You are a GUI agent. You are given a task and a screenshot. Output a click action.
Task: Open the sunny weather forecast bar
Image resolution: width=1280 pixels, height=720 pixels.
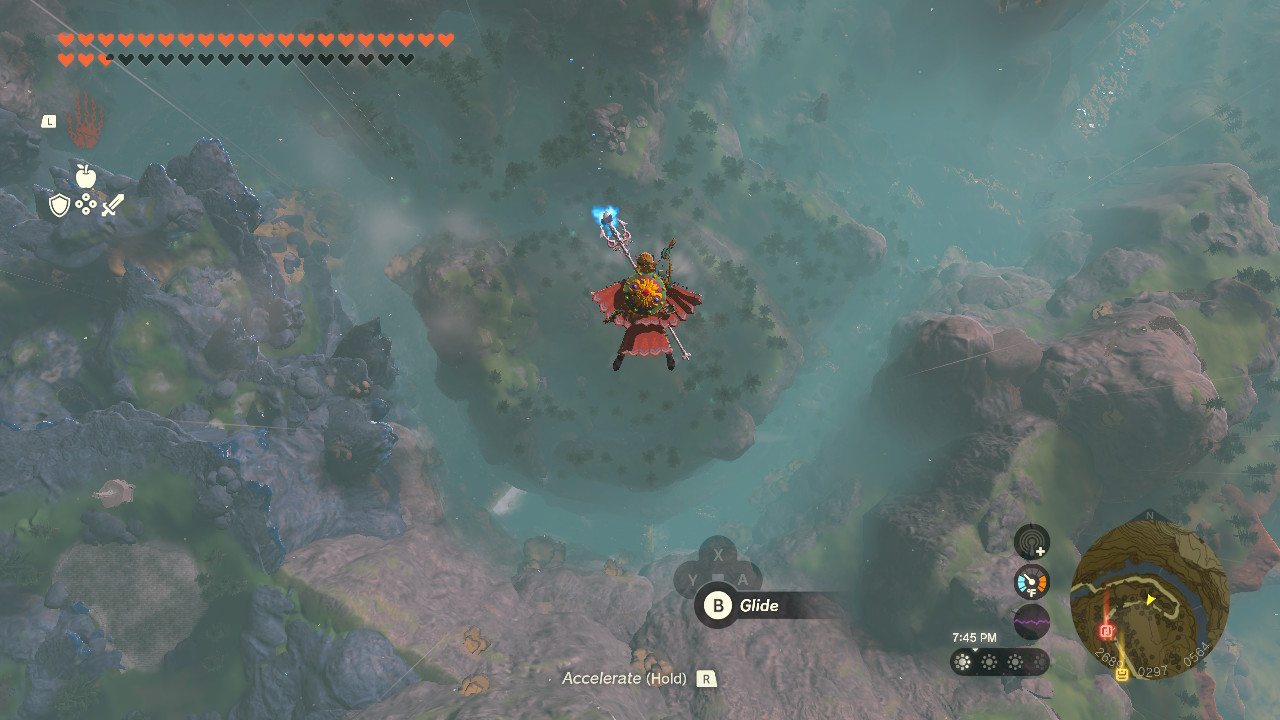(999, 662)
